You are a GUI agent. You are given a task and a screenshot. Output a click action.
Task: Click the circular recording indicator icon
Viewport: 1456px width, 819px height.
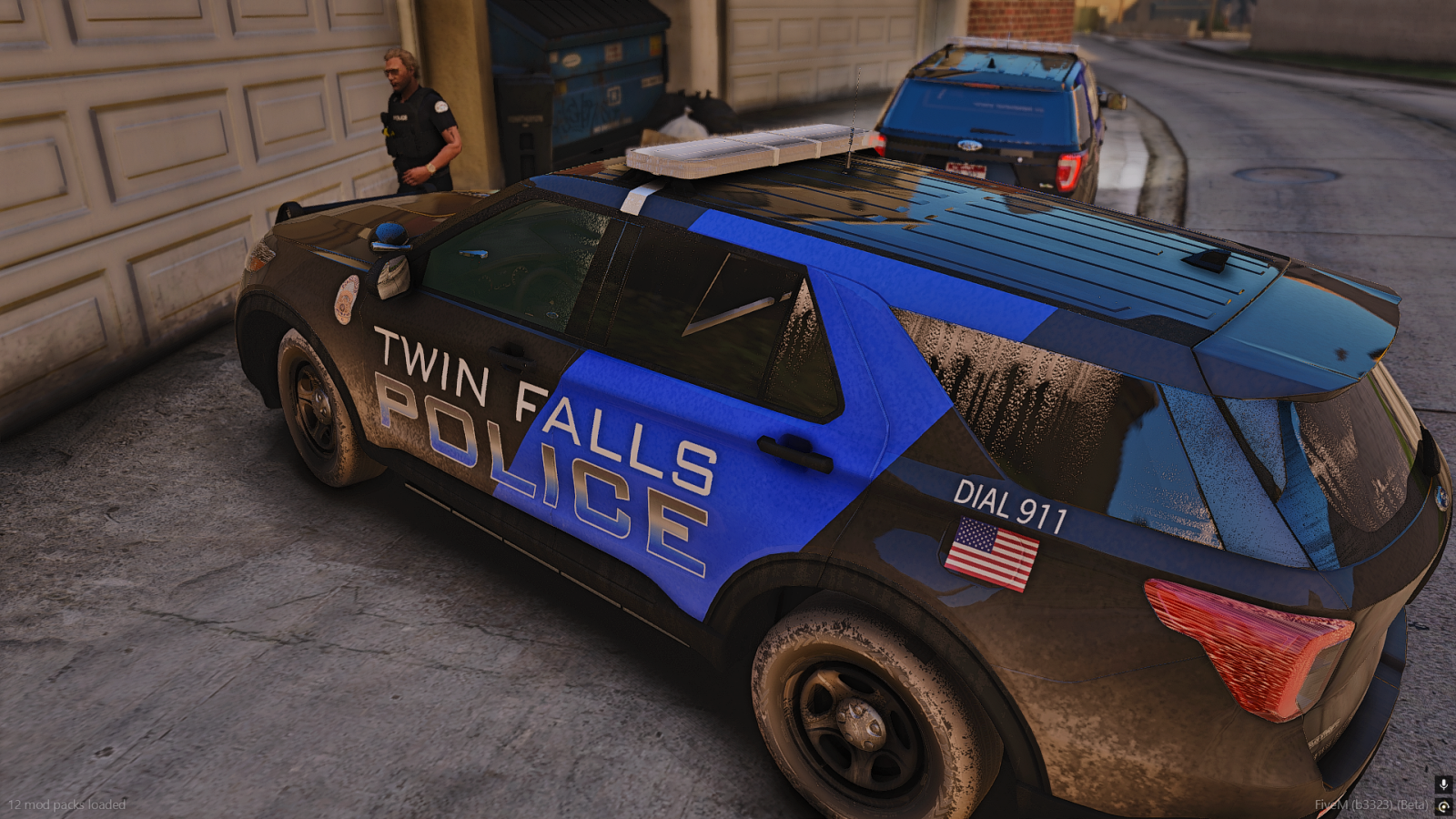[x=1443, y=806]
